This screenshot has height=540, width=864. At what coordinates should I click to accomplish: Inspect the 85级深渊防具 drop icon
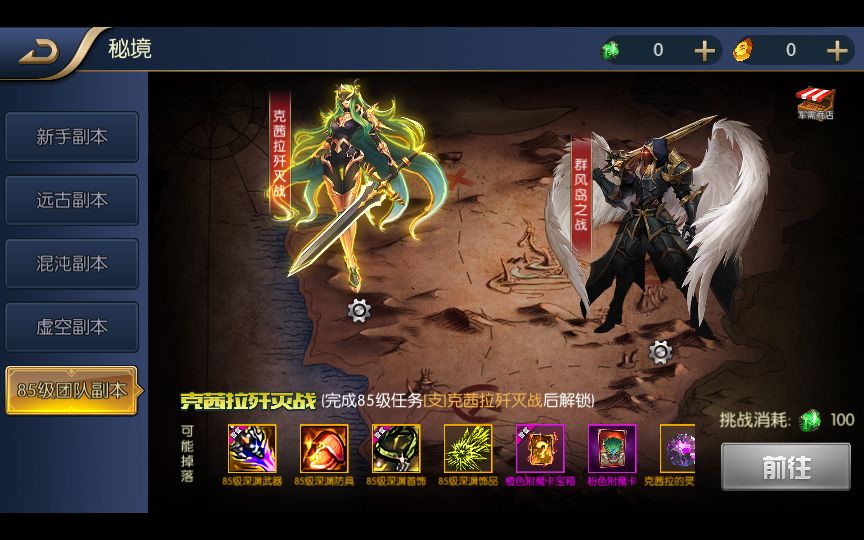pos(324,449)
